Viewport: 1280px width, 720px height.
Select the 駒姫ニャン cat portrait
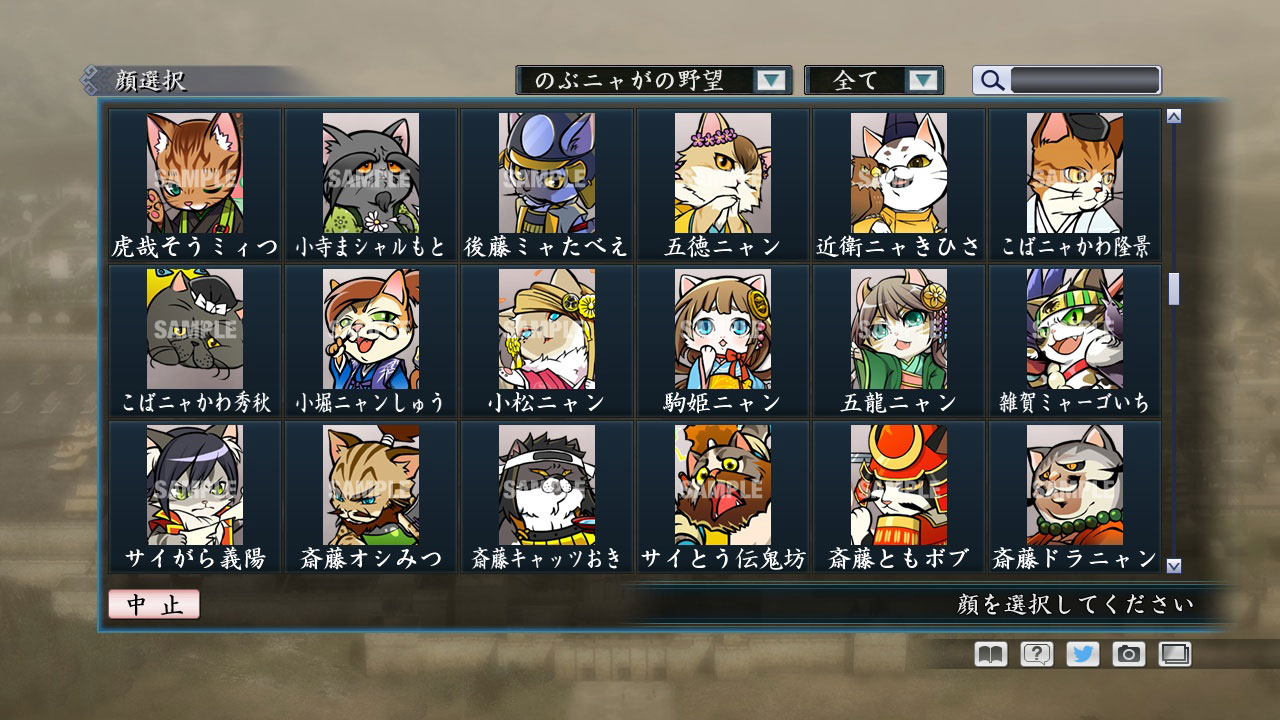click(x=722, y=330)
